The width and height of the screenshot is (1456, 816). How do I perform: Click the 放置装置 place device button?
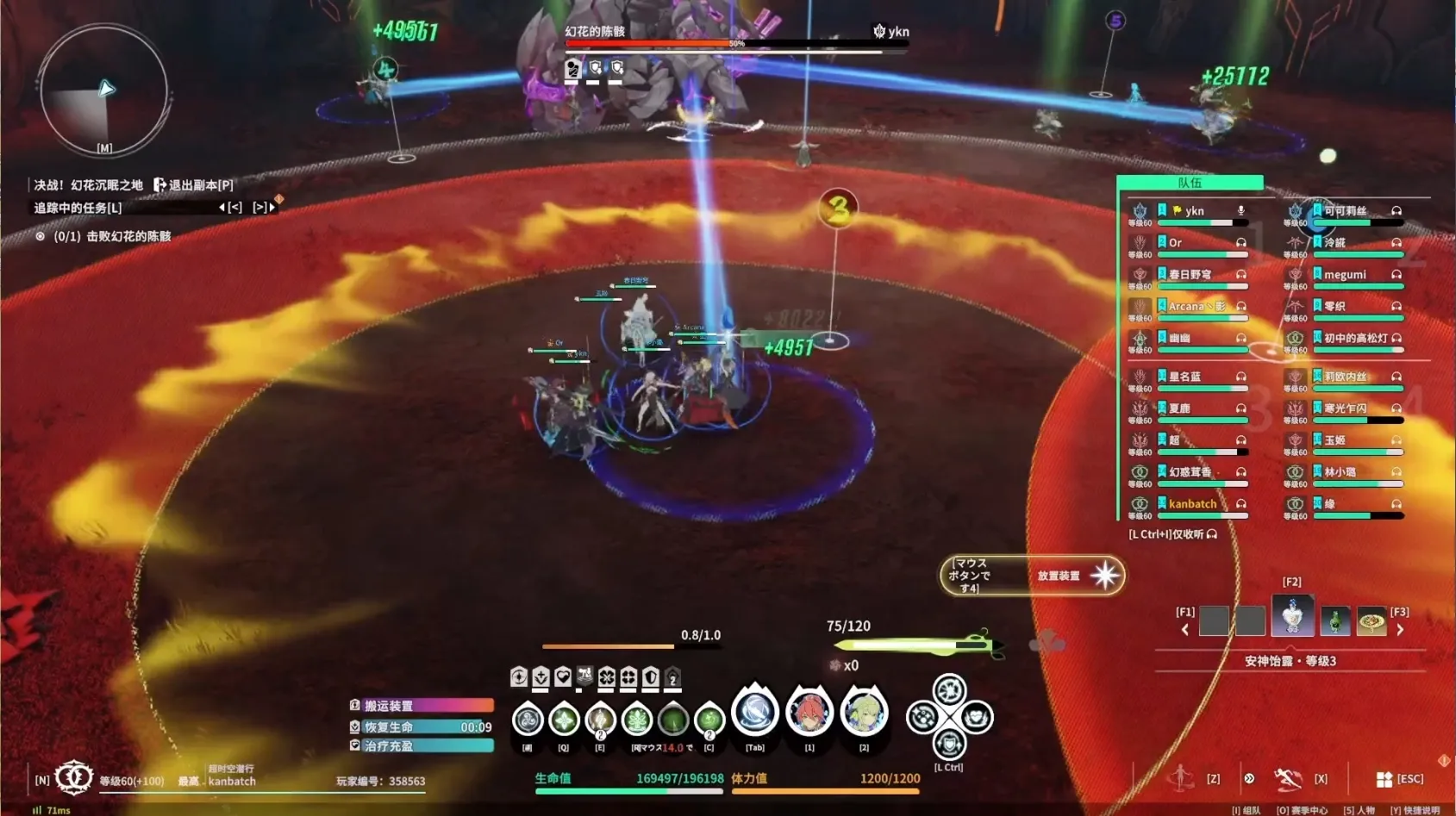click(x=1103, y=576)
